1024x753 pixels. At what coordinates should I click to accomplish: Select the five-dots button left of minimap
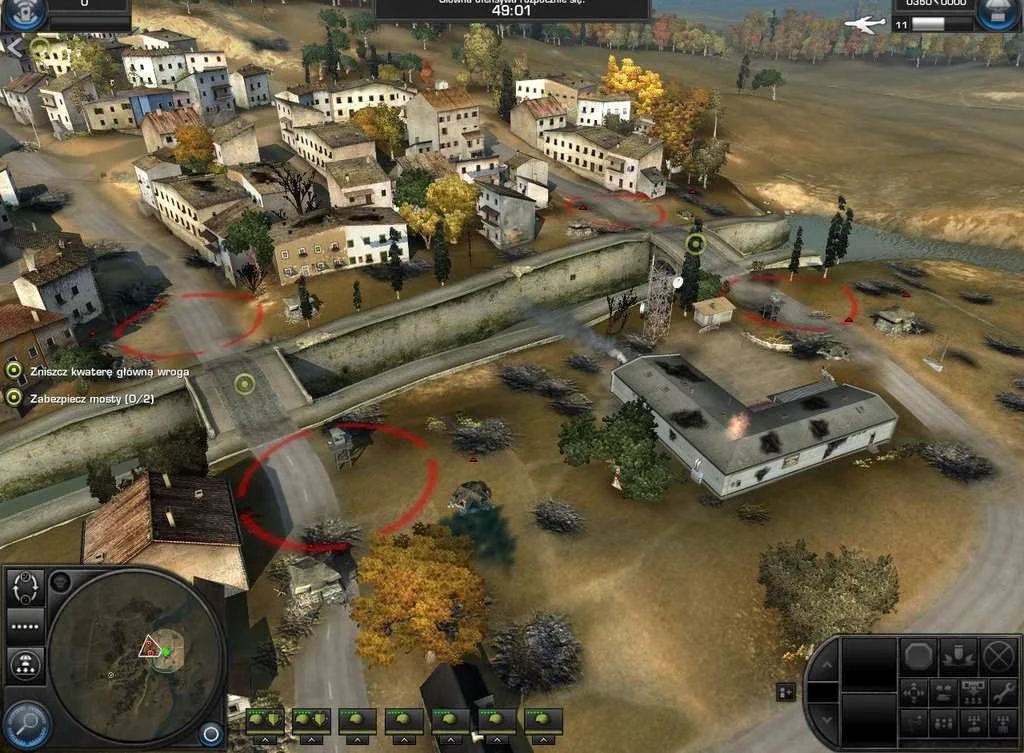pos(26,627)
